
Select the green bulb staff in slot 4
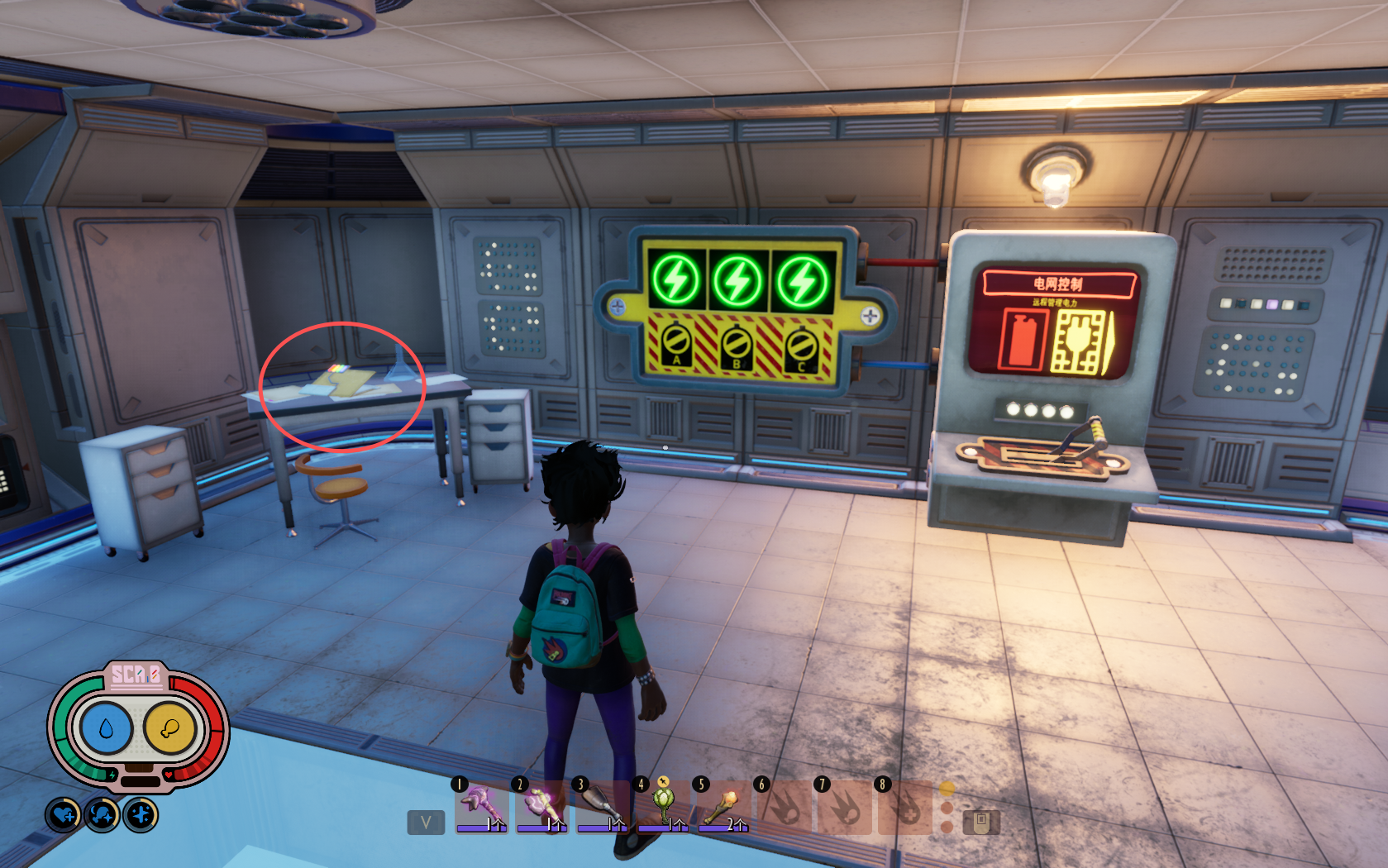663,806
